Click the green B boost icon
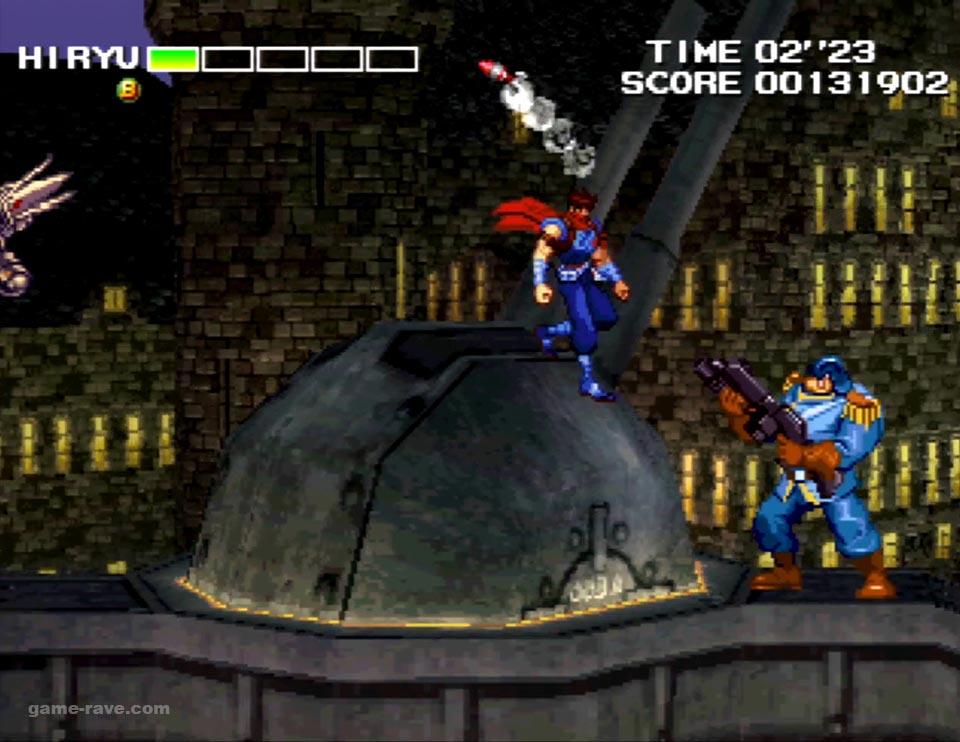 pyautogui.click(x=129, y=90)
